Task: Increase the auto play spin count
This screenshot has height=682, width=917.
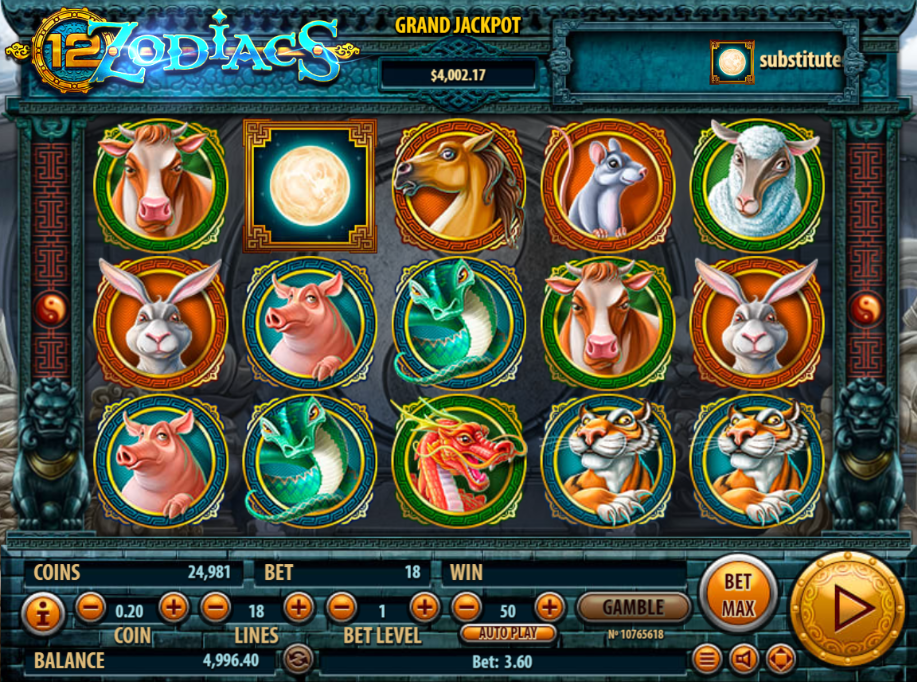Action: pos(549,607)
